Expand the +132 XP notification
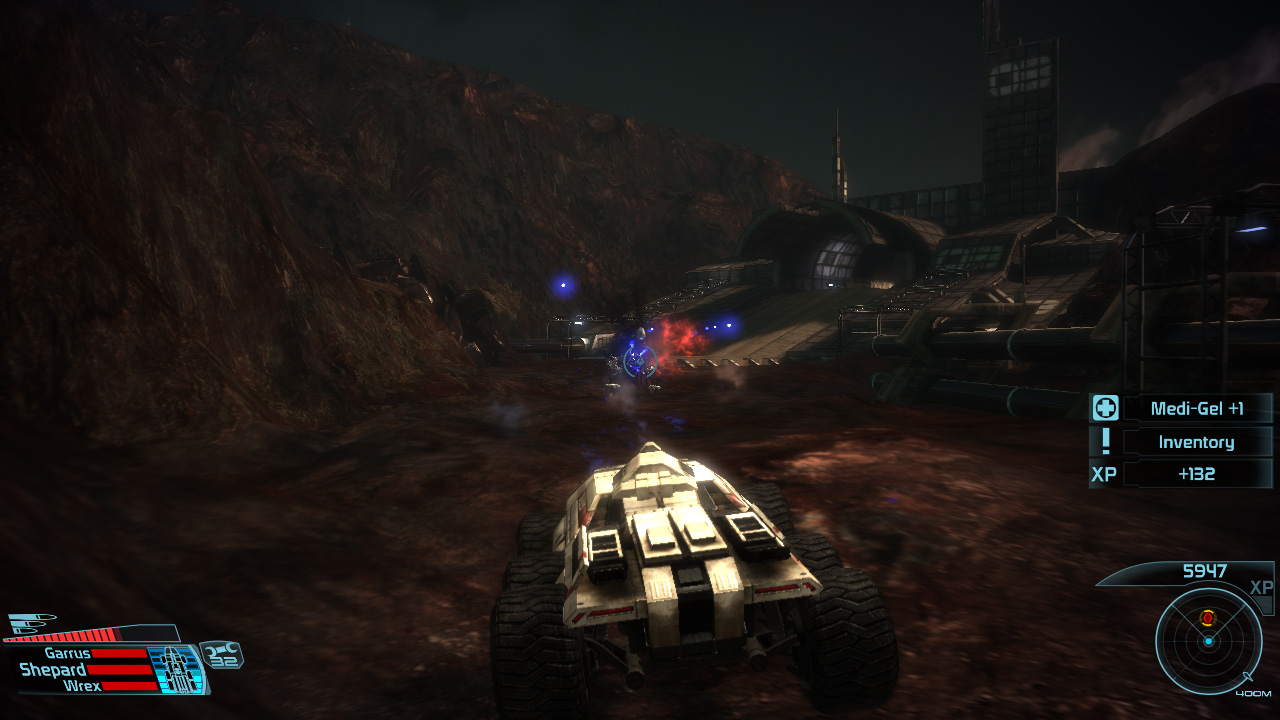This screenshot has height=720, width=1280. [x=1198, y=472]
